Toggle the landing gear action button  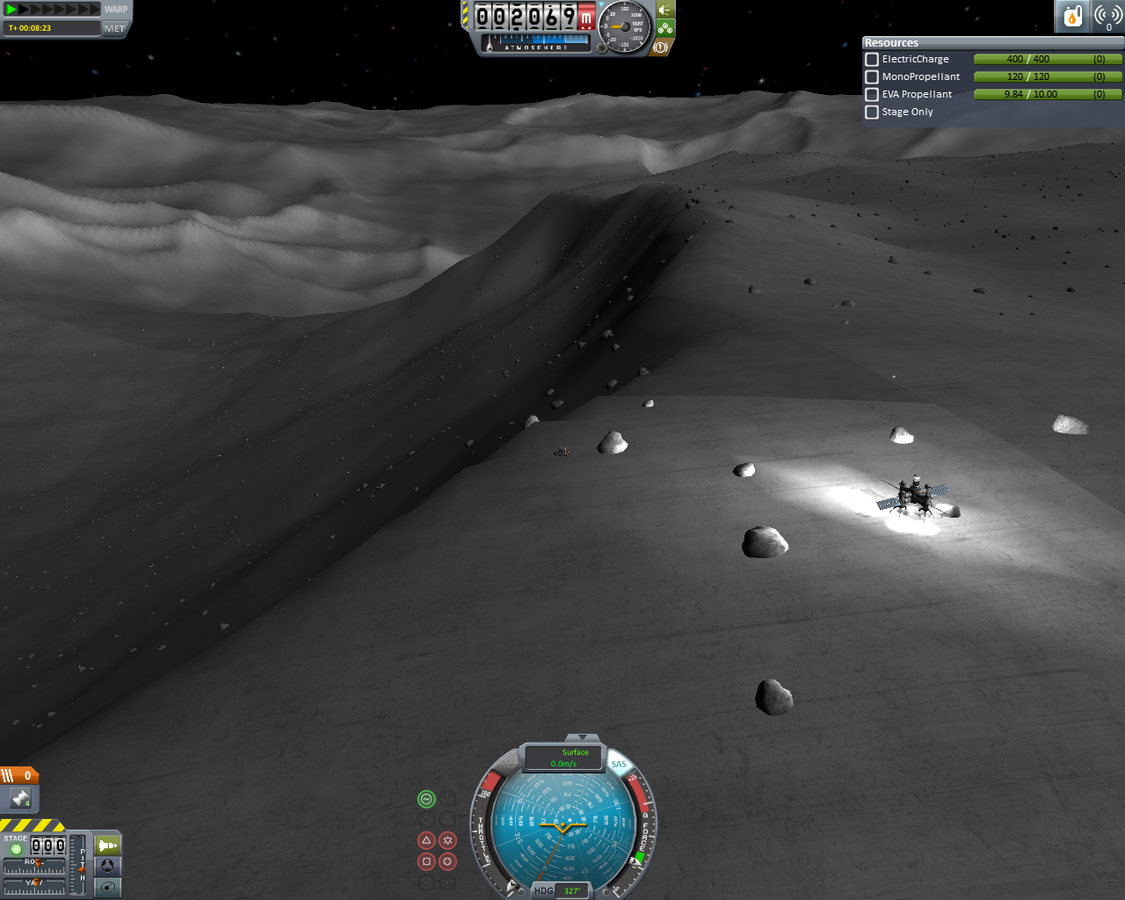[x=664, y=29]
